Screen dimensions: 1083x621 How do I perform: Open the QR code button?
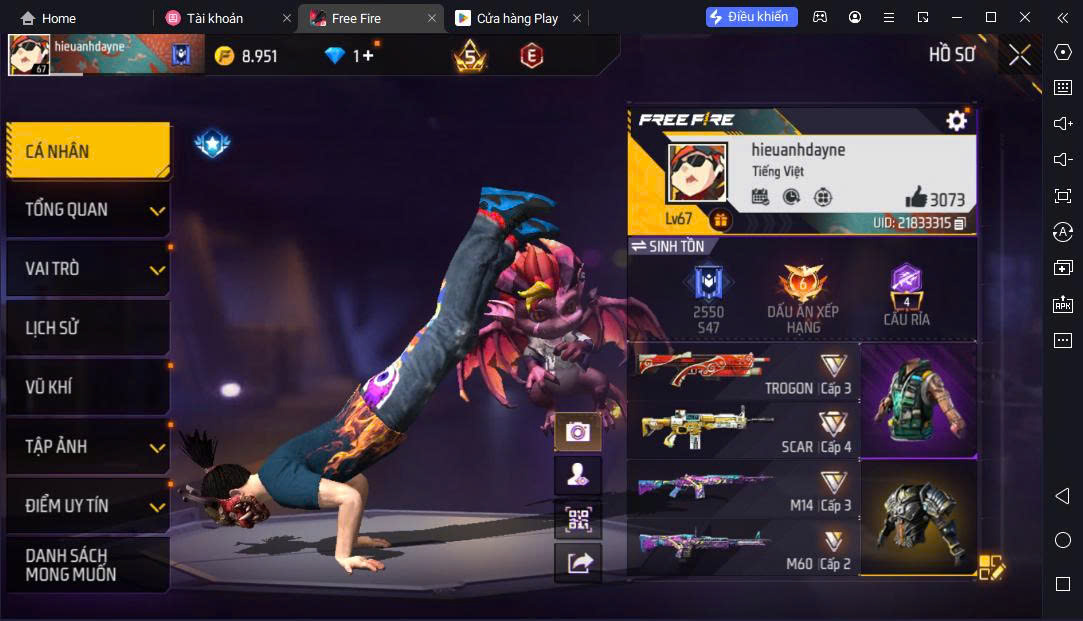(577, 519)
